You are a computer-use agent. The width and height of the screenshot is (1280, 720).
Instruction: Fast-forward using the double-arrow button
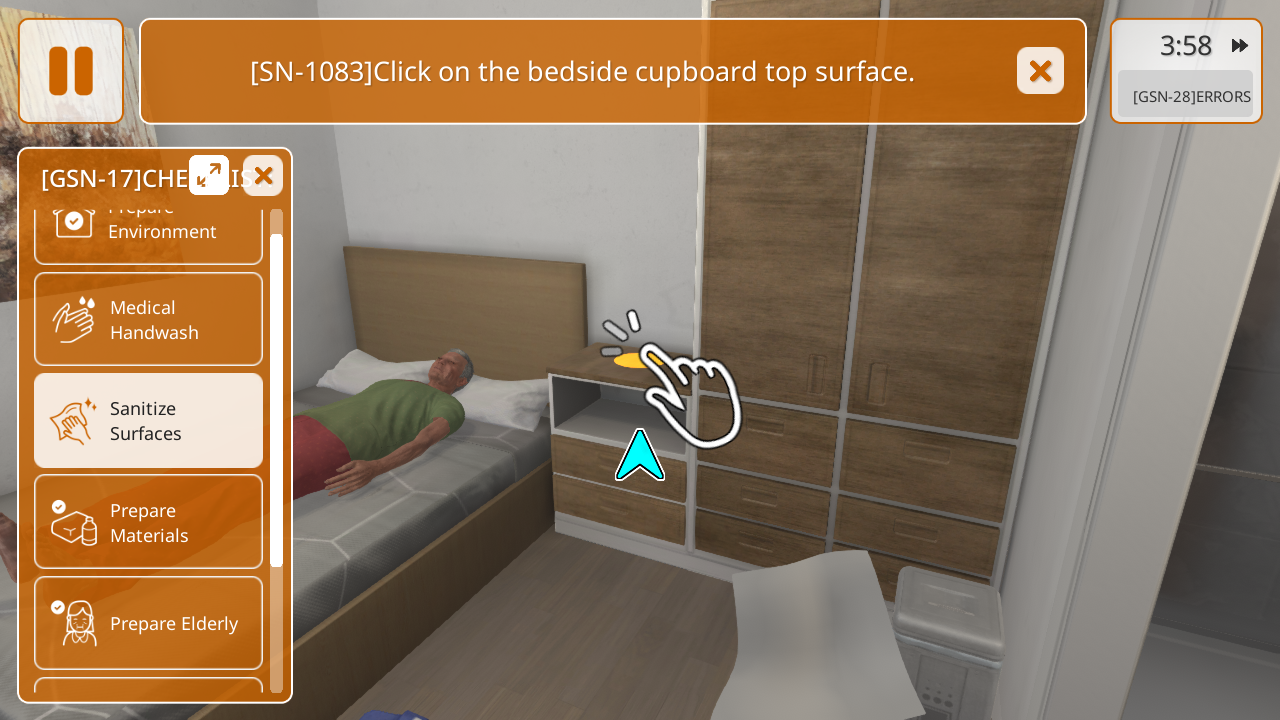[x=1240, y=45]
